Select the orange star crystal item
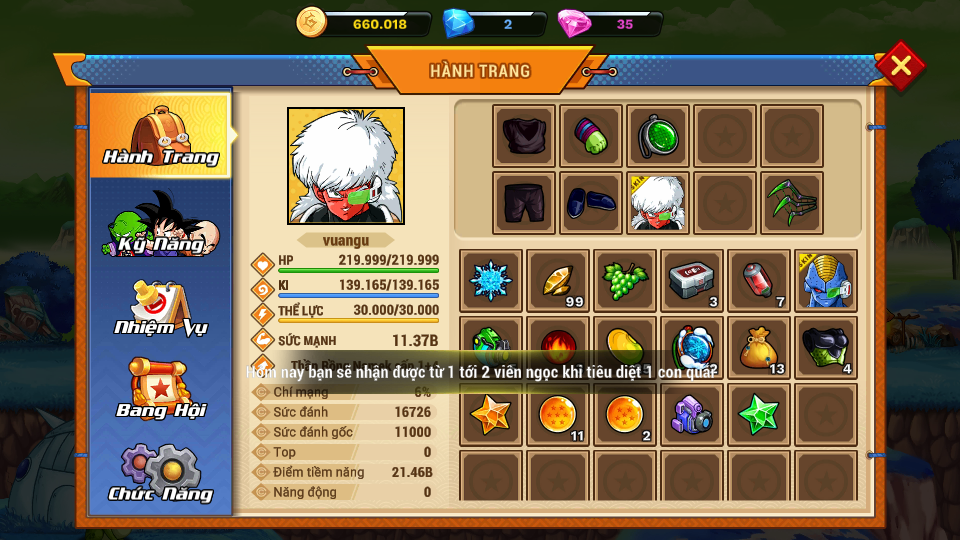Viewport: 960px width, 540px height. tap(491, 414)
